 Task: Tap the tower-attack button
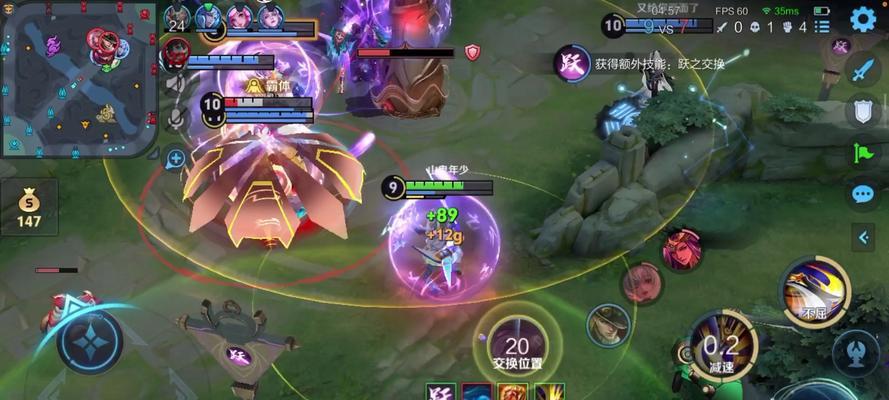855,353
